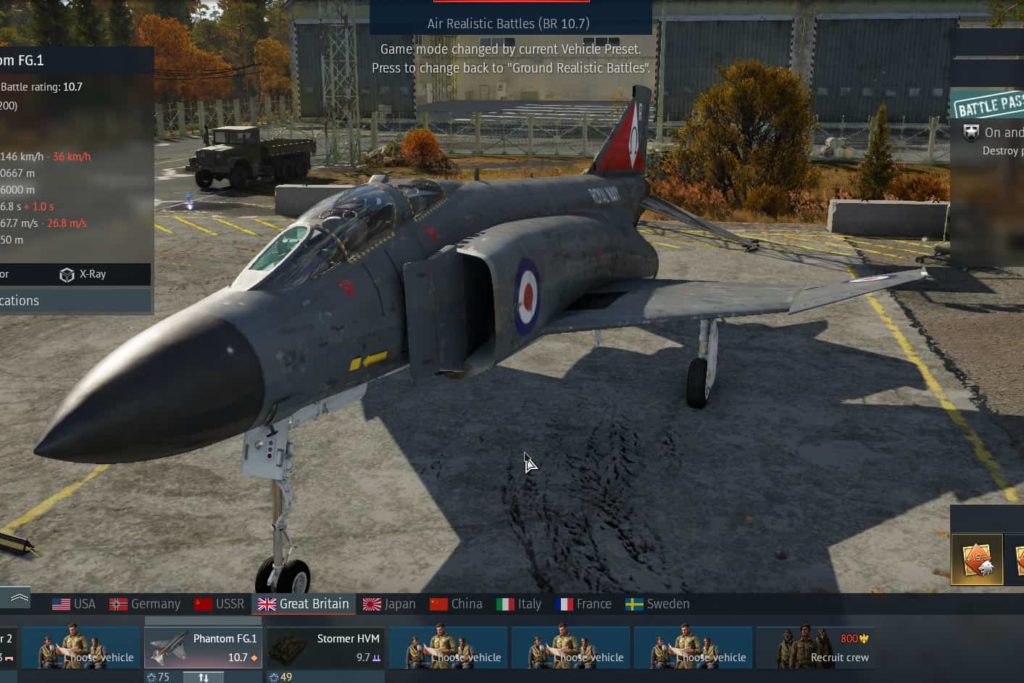Select the Sweden nation tab

657,604
